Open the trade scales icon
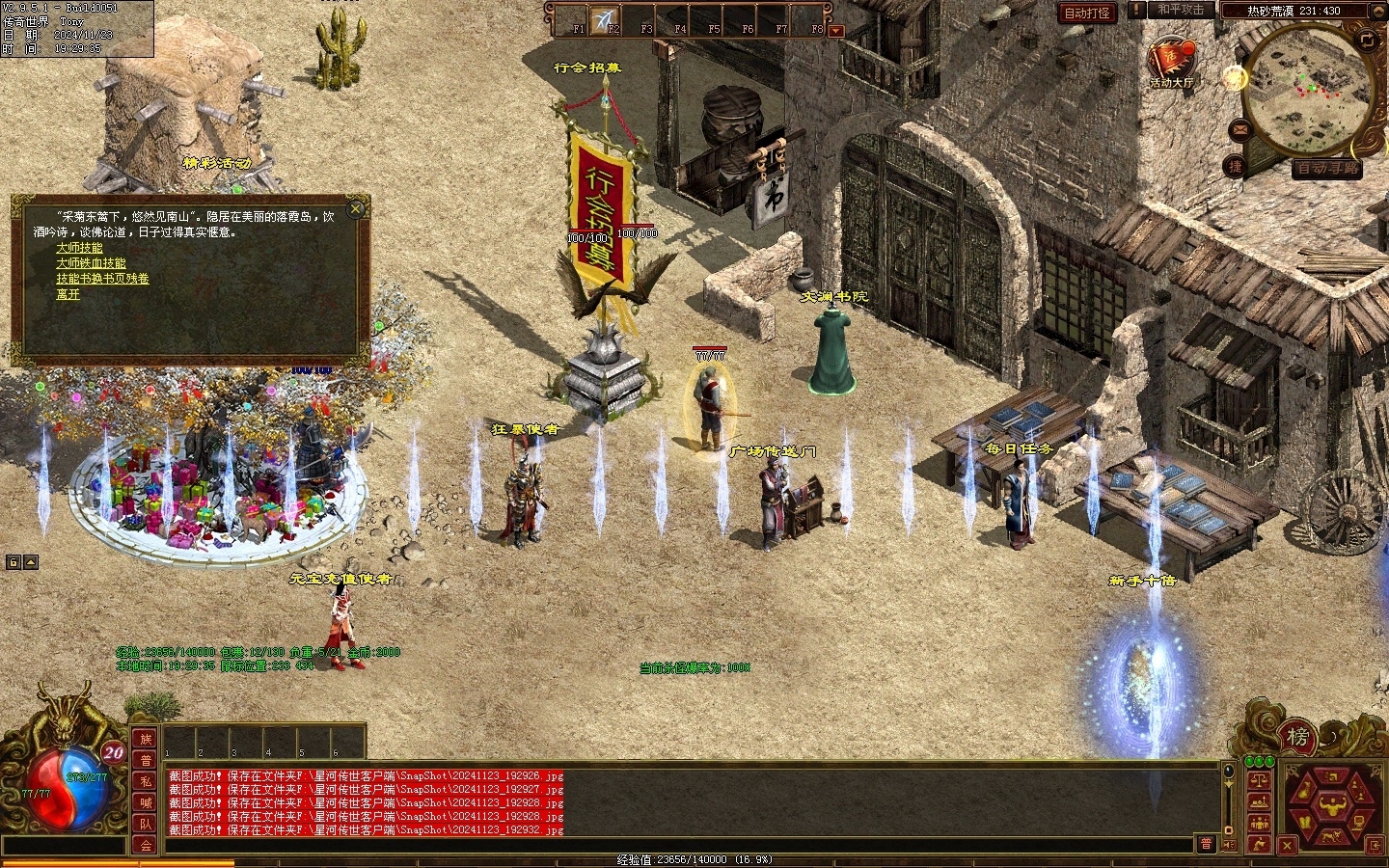1389x868 pixels. tap(1259, 779)
